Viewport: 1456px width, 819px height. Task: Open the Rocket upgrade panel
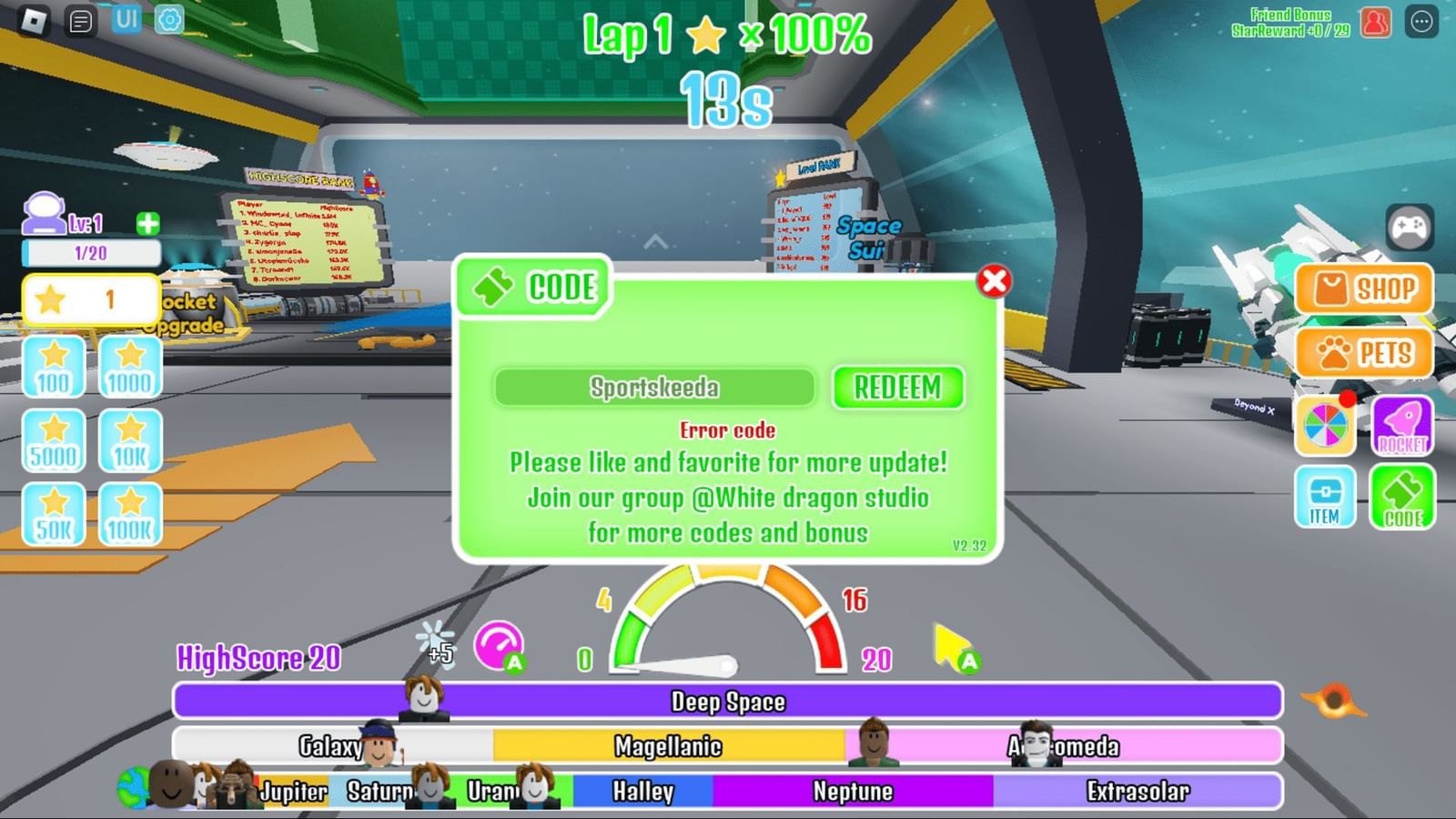point(1401,426)
